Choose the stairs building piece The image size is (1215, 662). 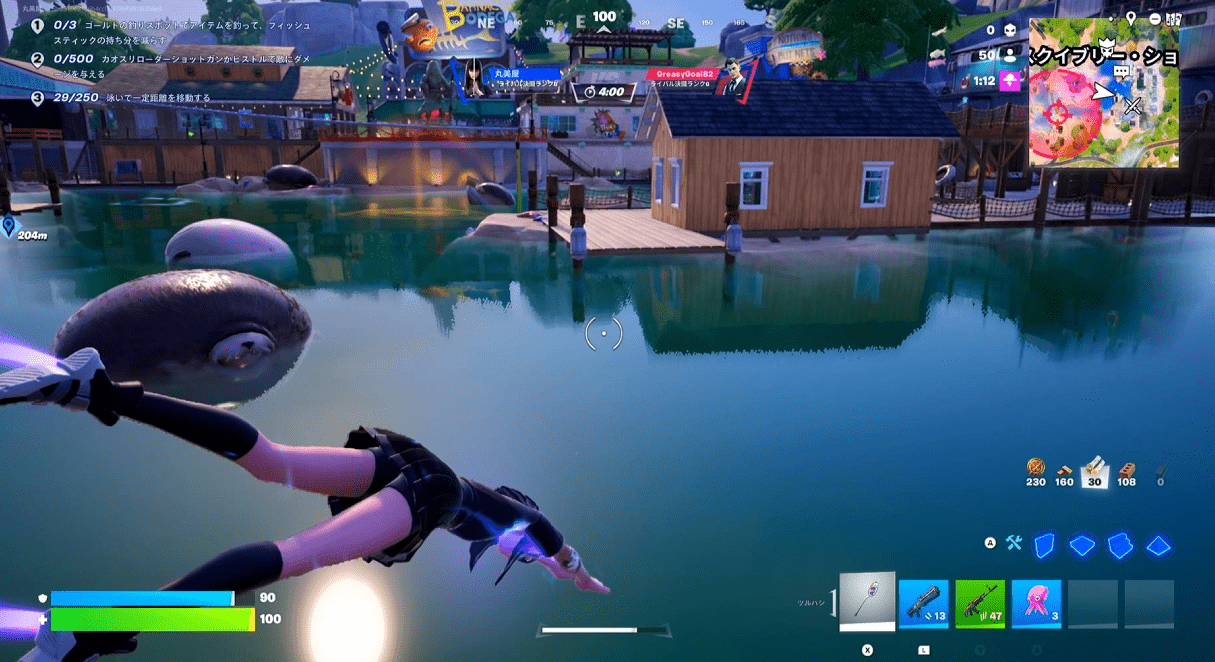point(1120,545)
